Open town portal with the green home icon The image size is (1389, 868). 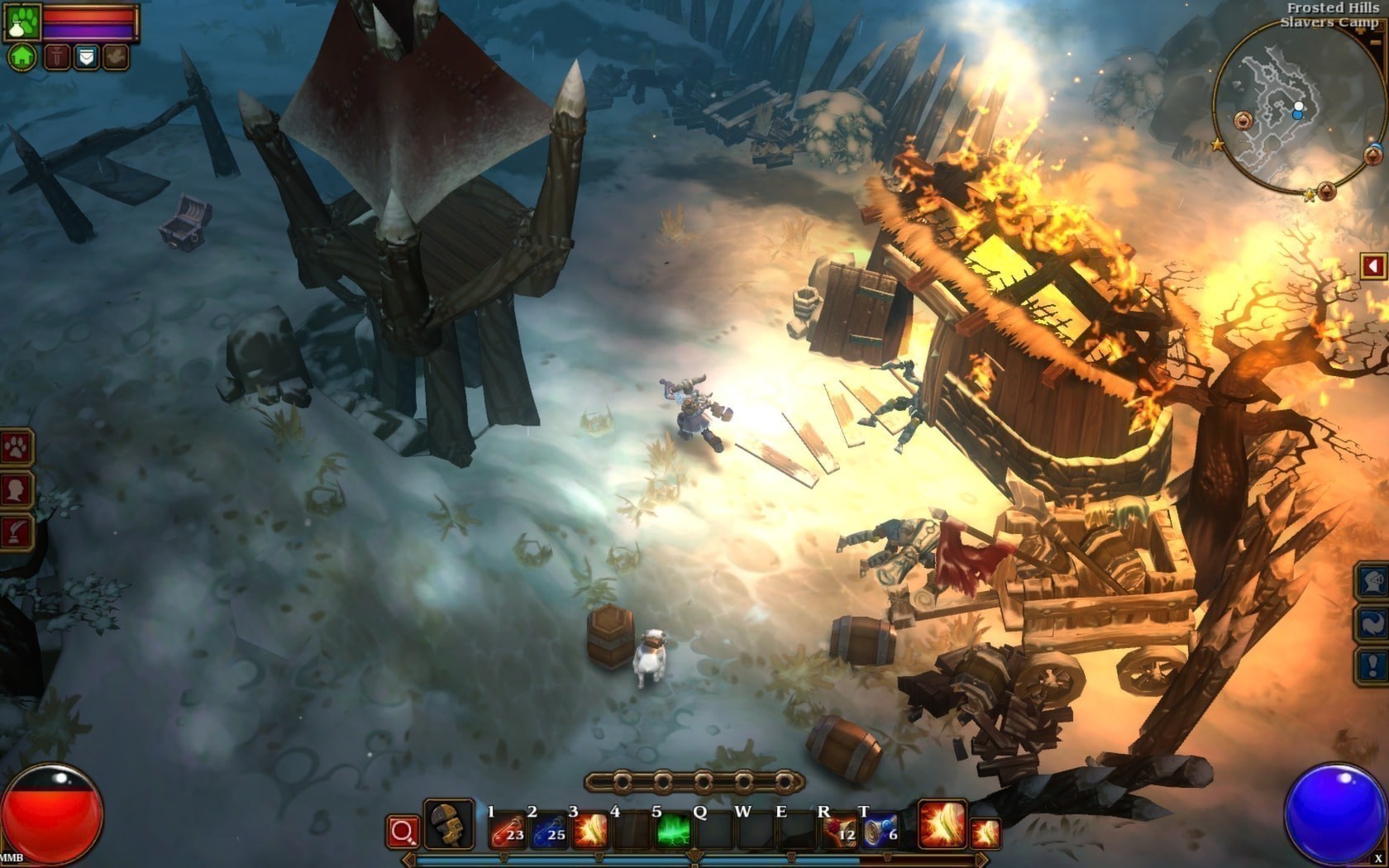coord(22,58)
